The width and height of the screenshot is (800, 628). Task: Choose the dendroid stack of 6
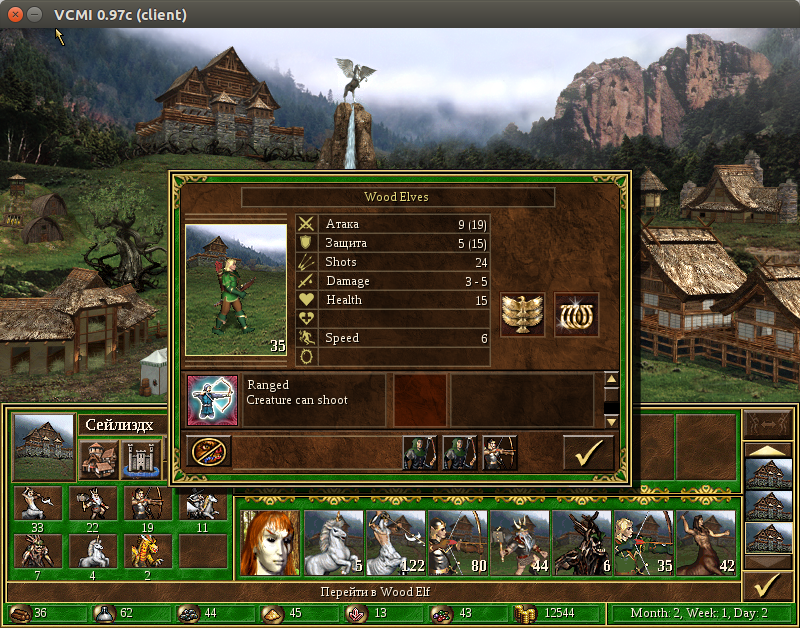(x=581, y=542)
